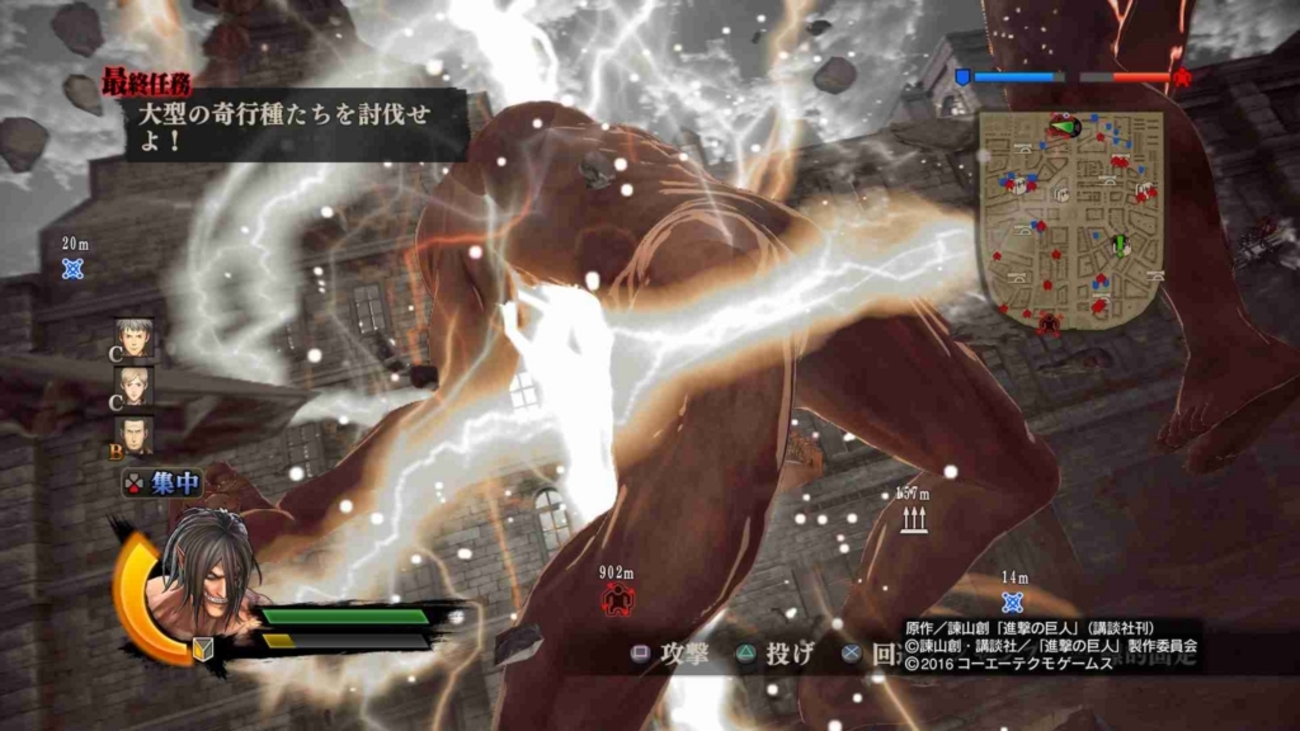1300x731 pixels.
Task: Click the boss titan icon at minimap bottom
Action: (x=1049, y=323)
